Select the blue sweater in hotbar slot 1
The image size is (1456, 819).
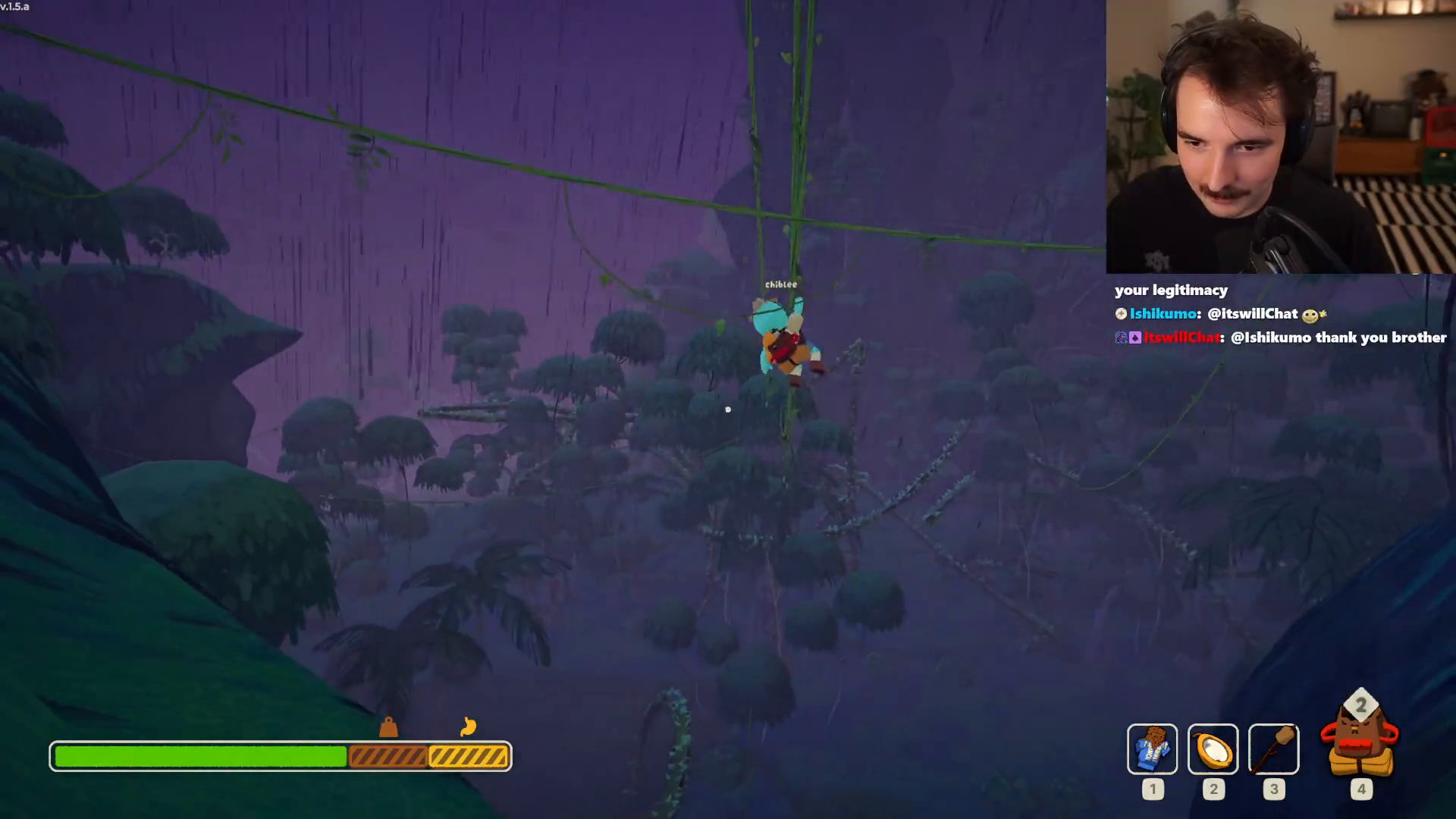1153,749
